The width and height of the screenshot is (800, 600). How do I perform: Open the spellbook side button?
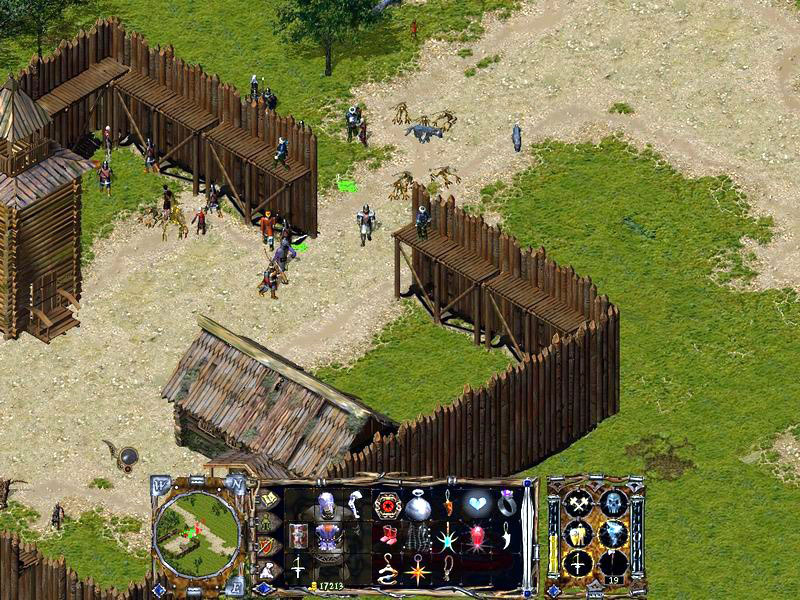coord(268,499)
